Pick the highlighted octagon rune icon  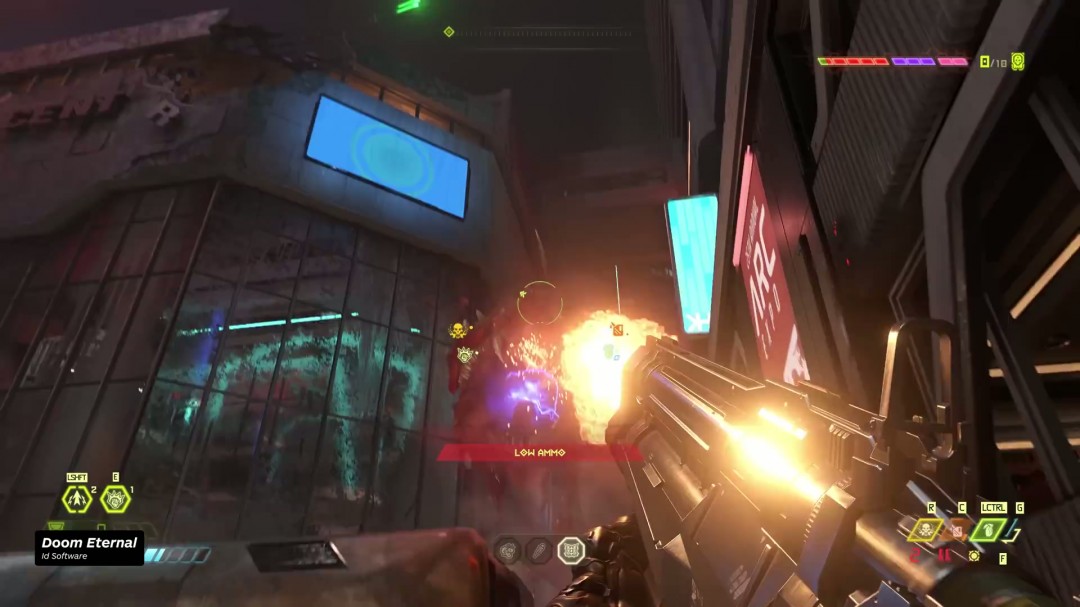point(571,550)
